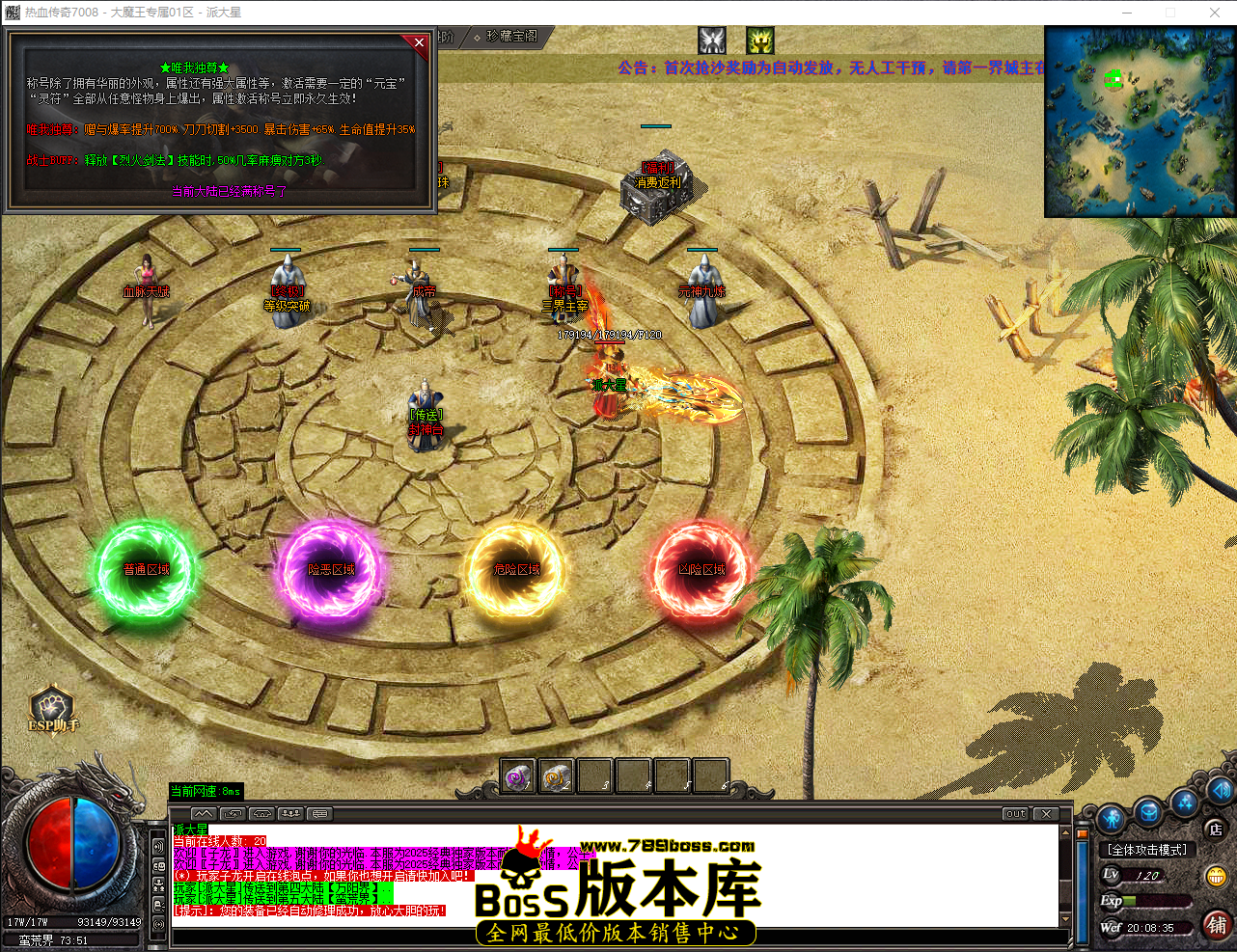Toggle the loop-arrow icon in chat toolbar
1237x952 pixels.
[x=233, y=813]
